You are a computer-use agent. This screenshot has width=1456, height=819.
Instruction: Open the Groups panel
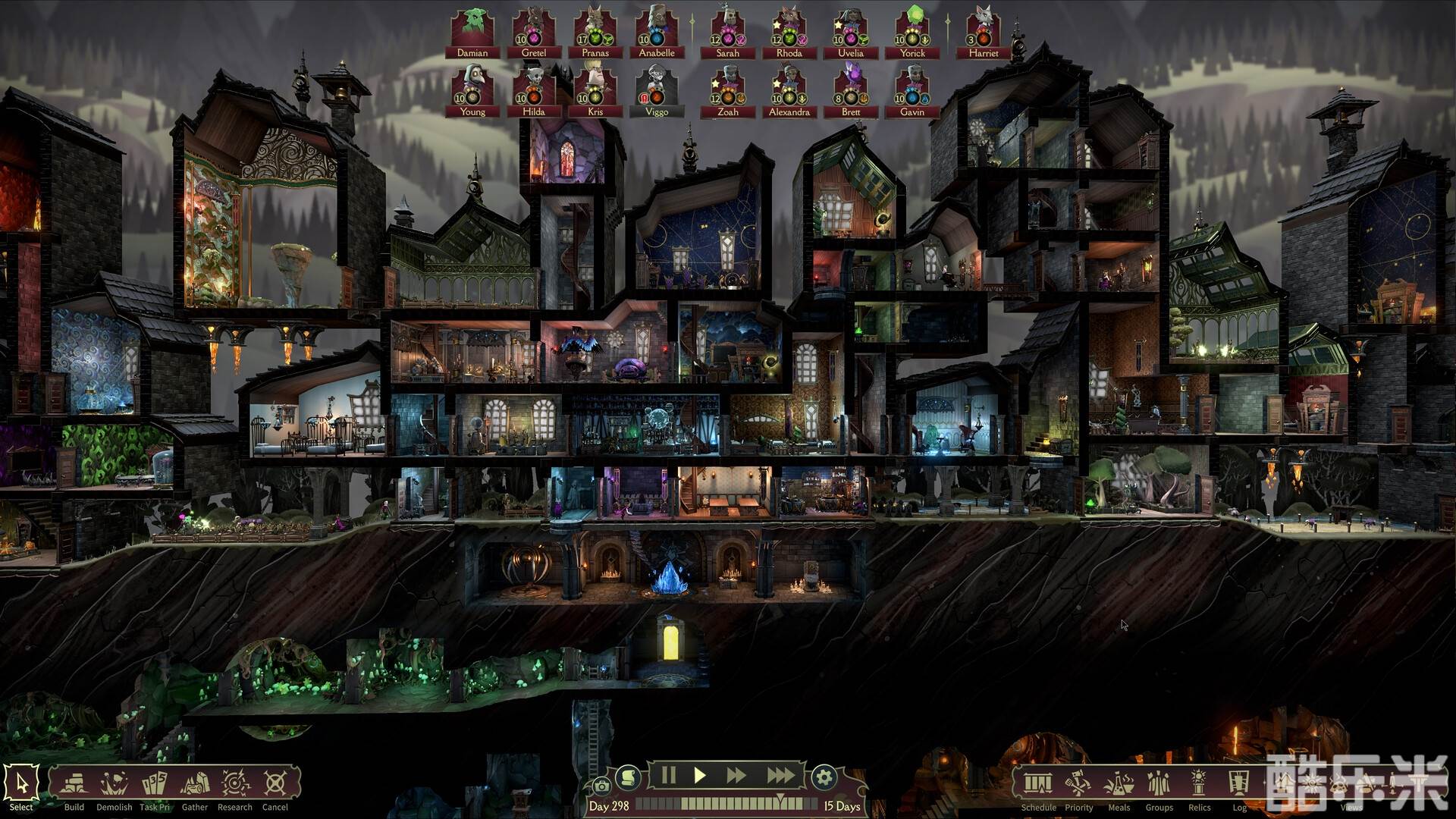pyautogui.click(x=1159, y=784)
